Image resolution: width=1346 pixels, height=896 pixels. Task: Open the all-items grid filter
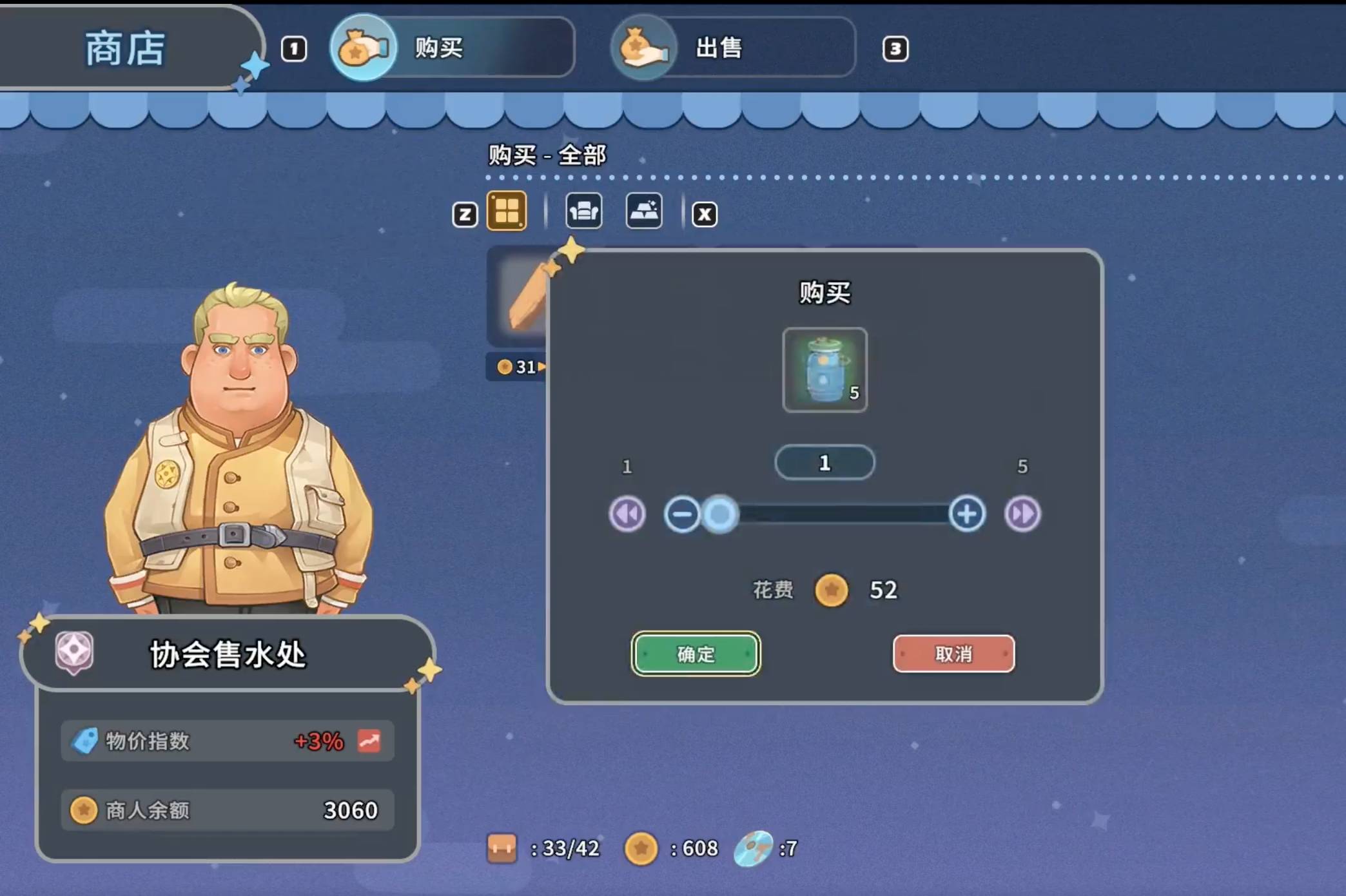[507, 210]
